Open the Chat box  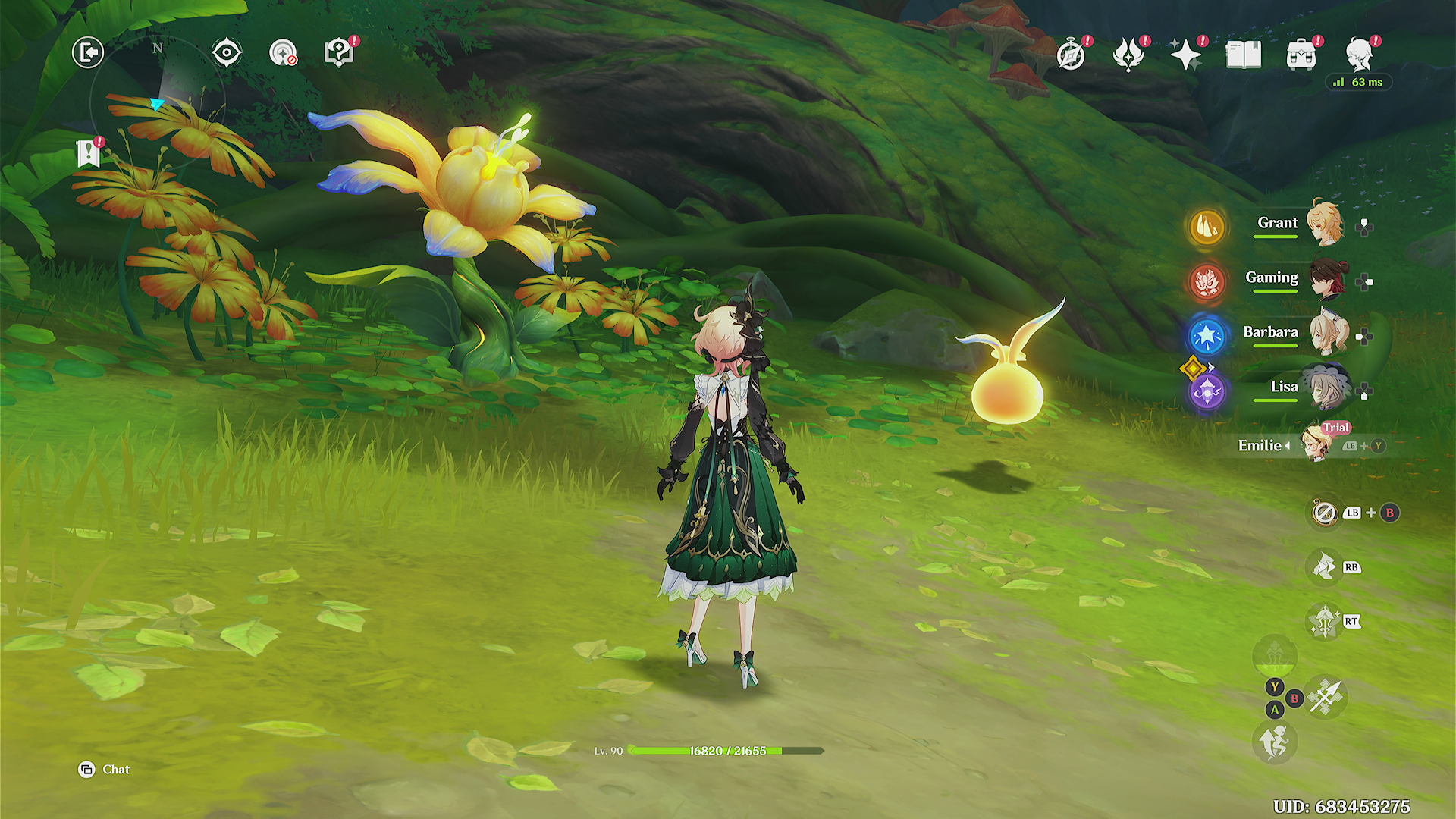(105, 770)
